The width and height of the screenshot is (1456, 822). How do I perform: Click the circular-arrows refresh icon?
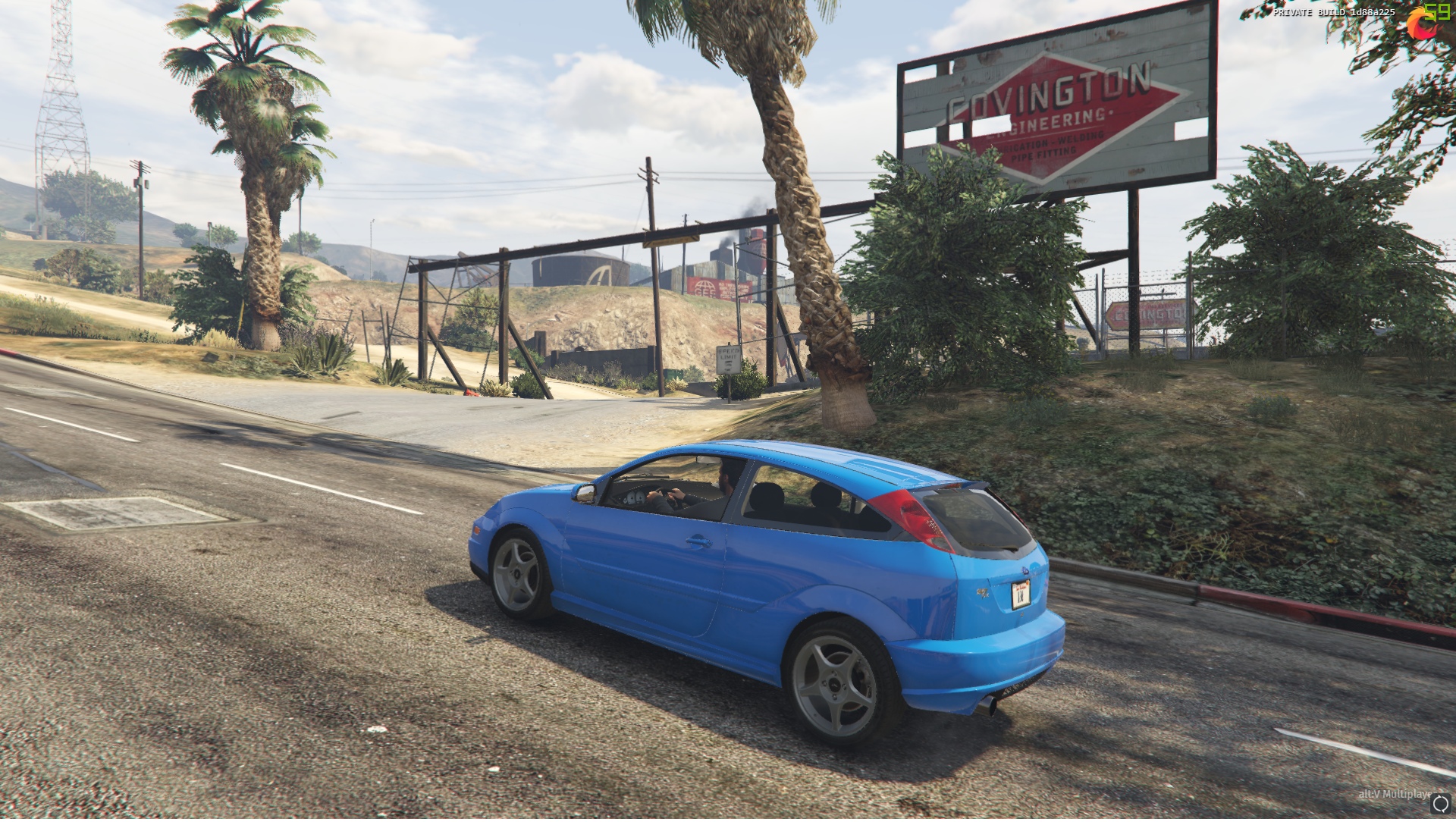[1440, 804]
